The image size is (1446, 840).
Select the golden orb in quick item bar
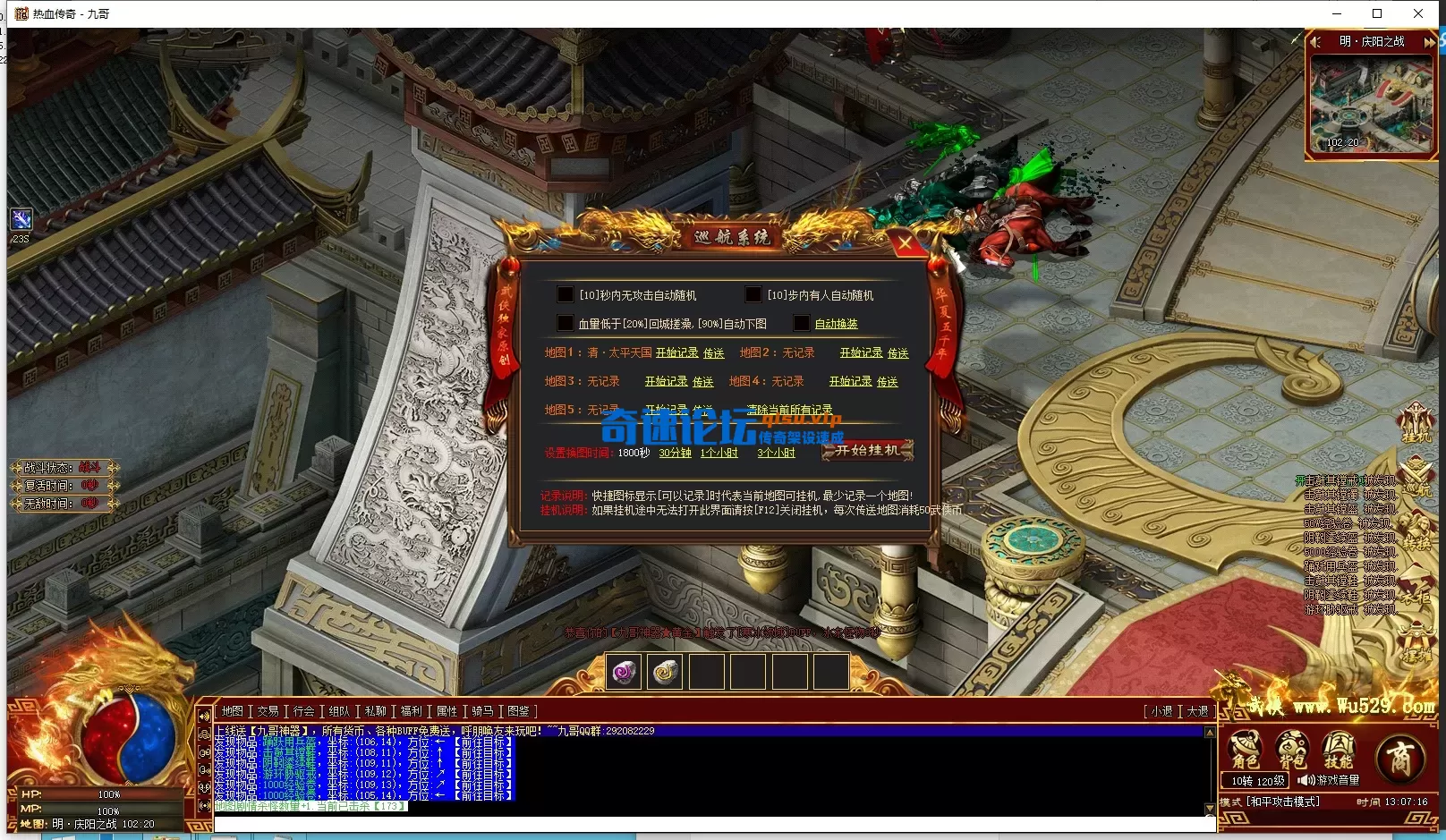666,671
